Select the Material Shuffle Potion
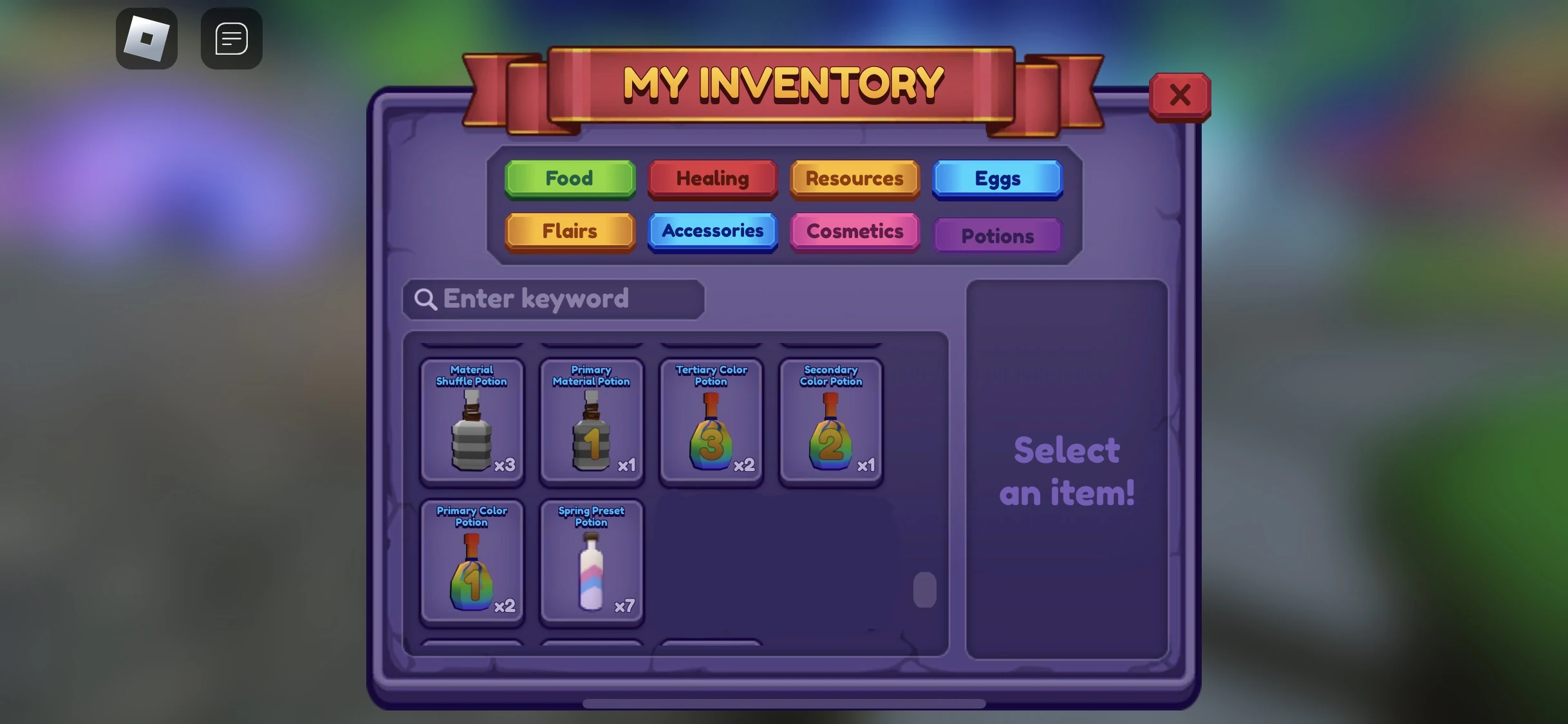 coord(472,422)
